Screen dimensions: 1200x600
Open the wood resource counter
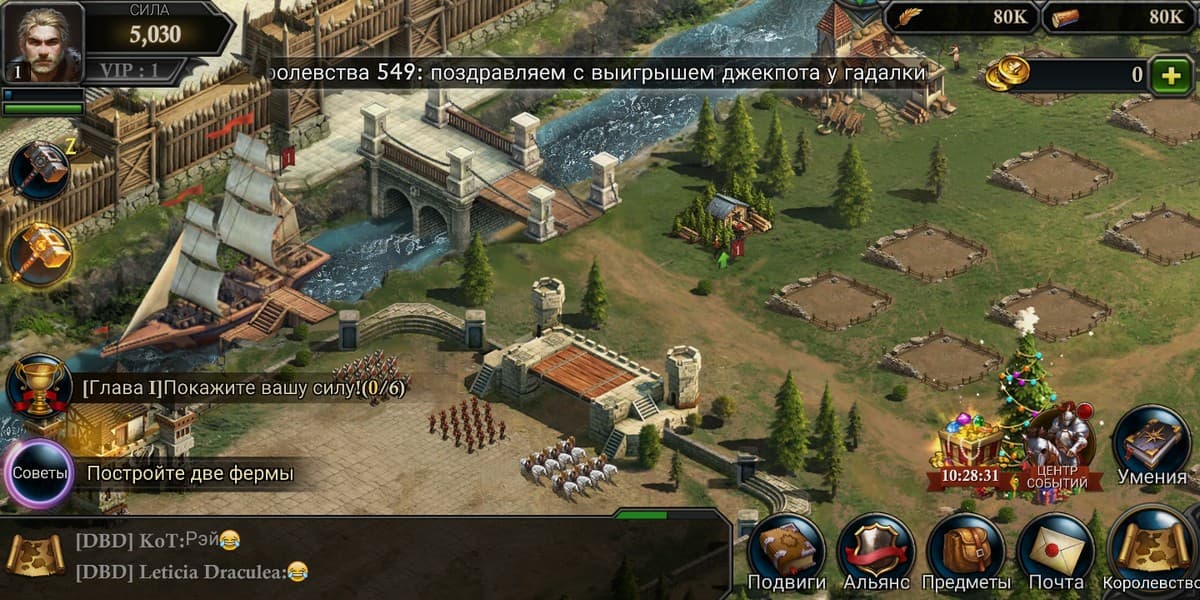click(x=1120, y=17)
